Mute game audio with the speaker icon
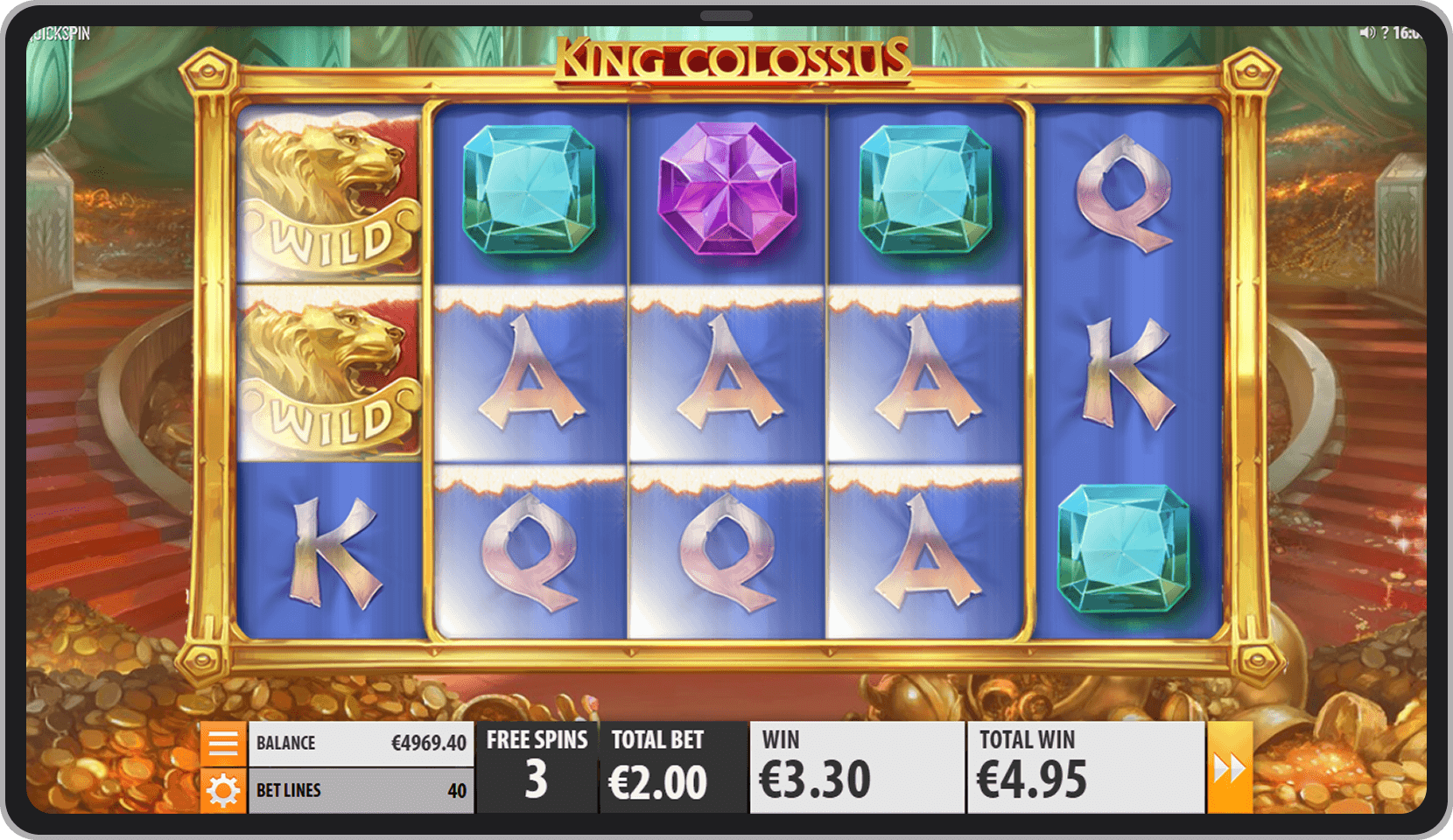 [x=1368, y=31]
